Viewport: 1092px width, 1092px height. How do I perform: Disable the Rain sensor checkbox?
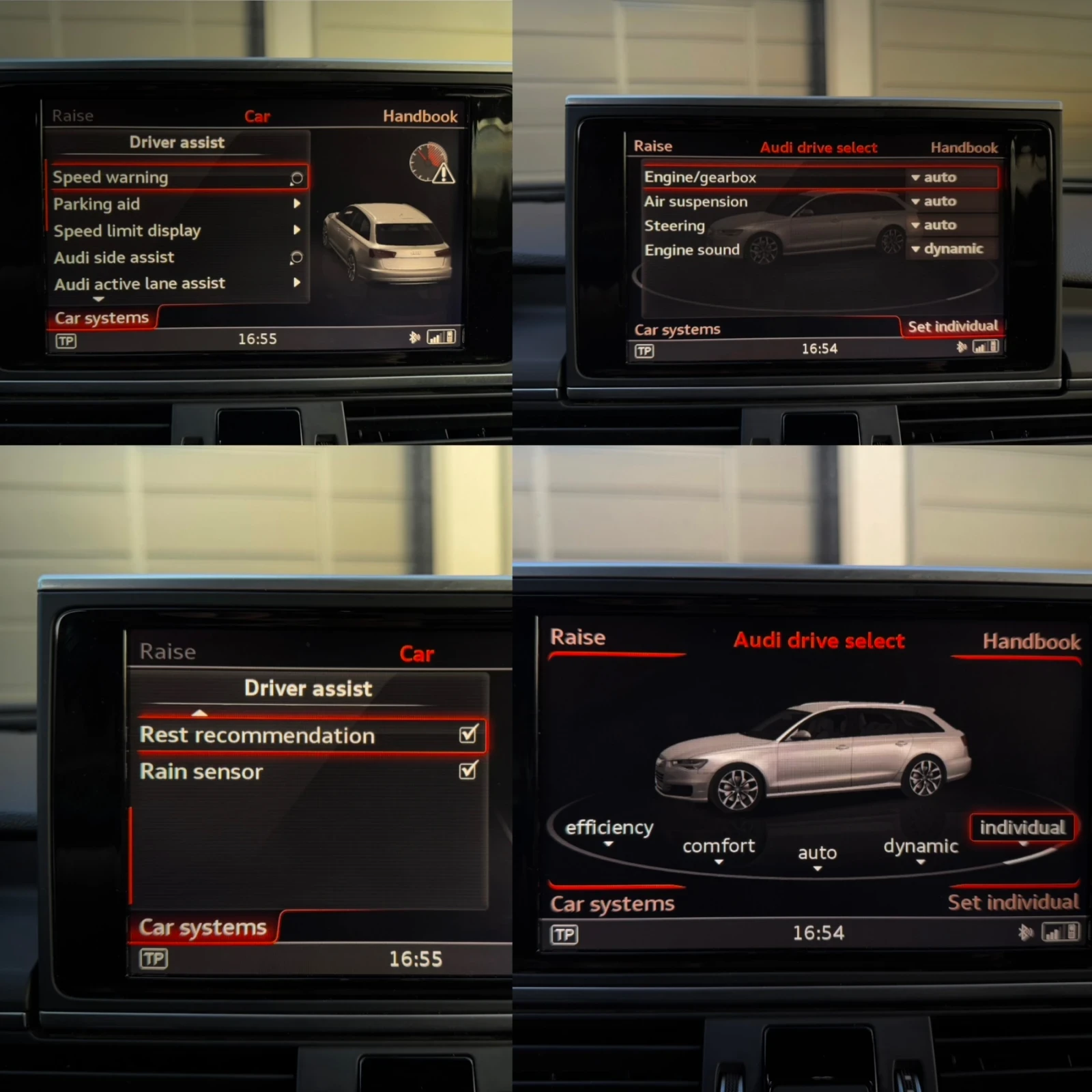(467, 771)
